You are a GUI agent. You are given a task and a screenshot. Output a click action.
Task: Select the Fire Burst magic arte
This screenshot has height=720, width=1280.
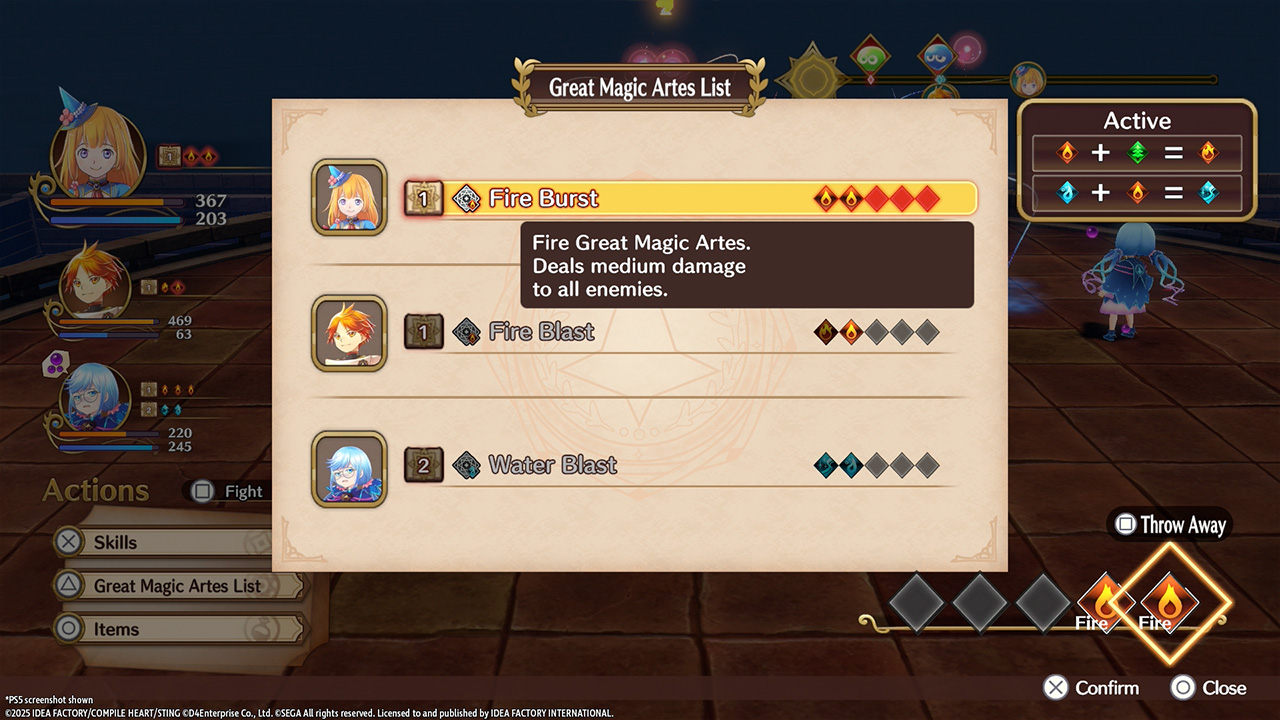click(x=690, y=198)
